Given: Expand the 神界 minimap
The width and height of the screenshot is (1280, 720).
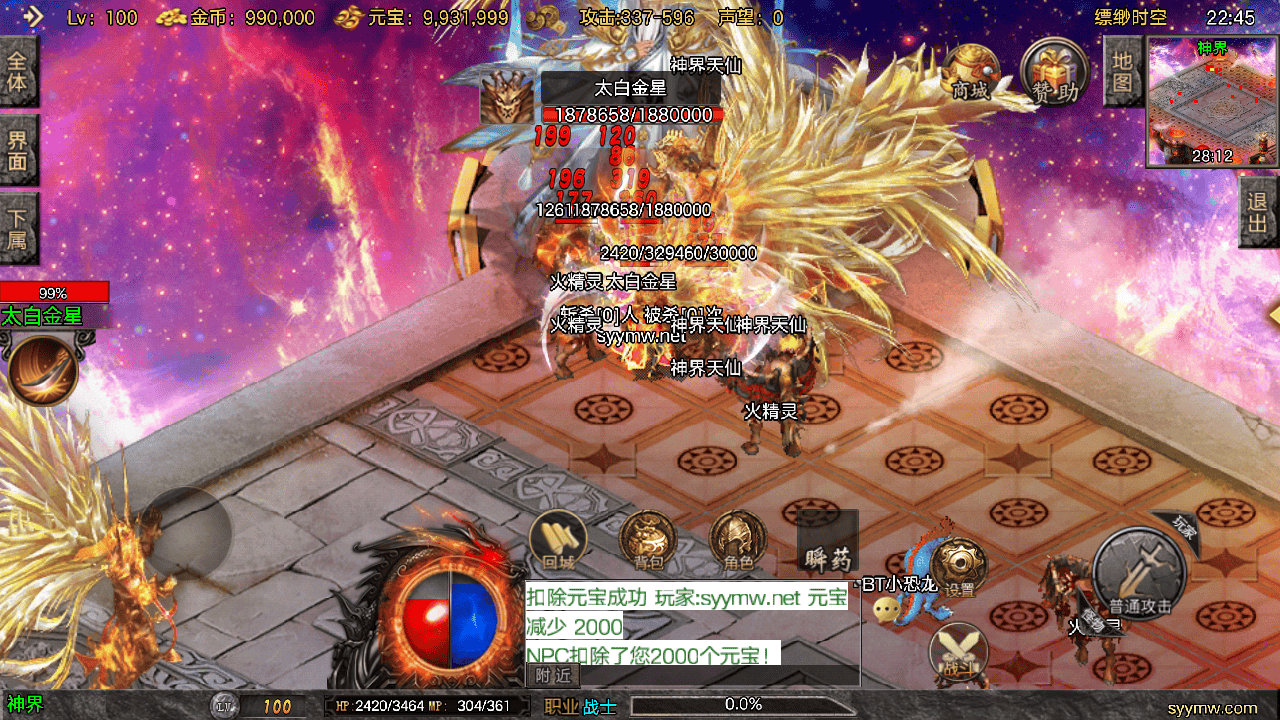Looking at the screenshot, I should coord(1212,102).
